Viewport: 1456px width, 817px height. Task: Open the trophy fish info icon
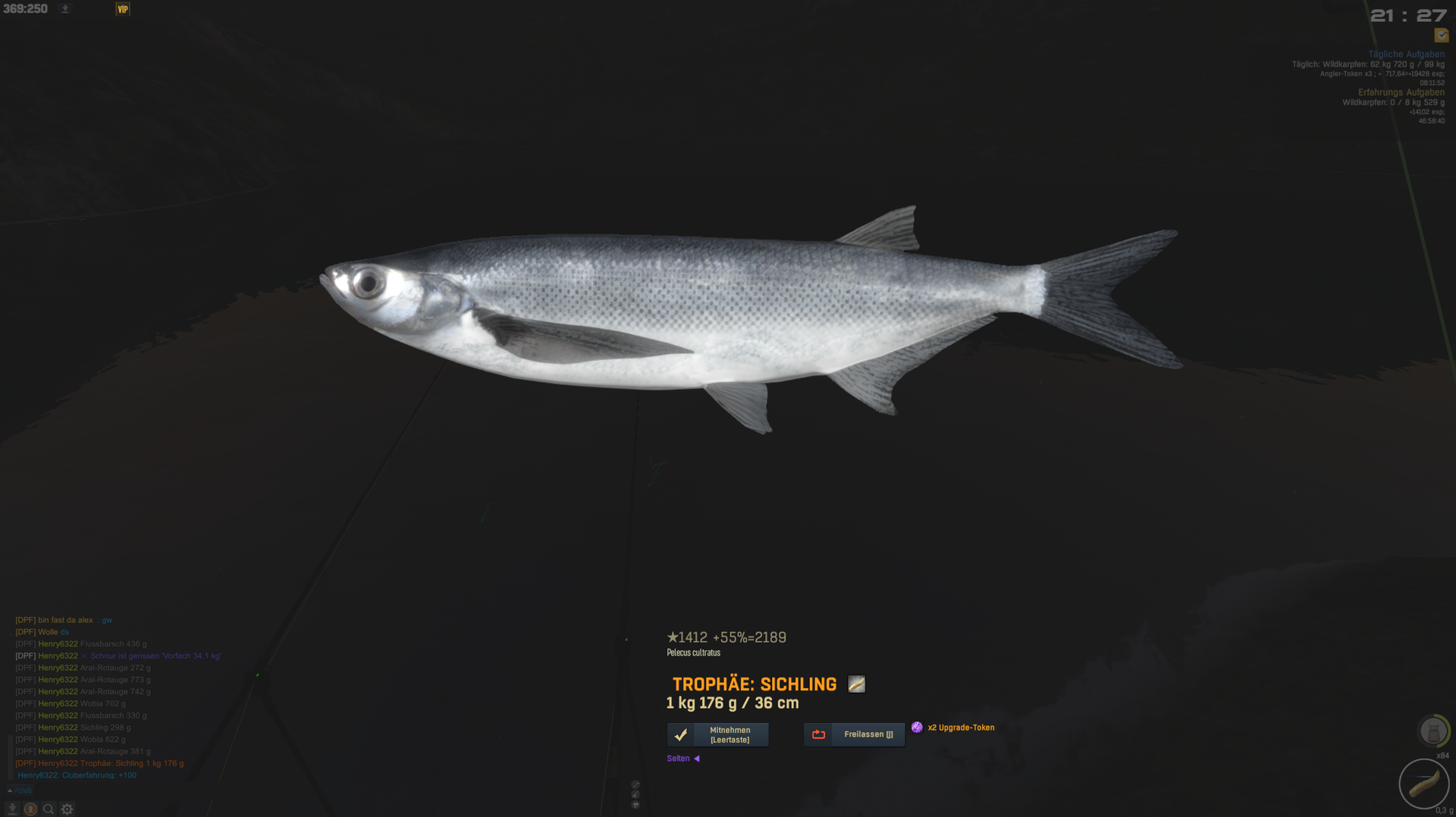click(x=856, y=684)
